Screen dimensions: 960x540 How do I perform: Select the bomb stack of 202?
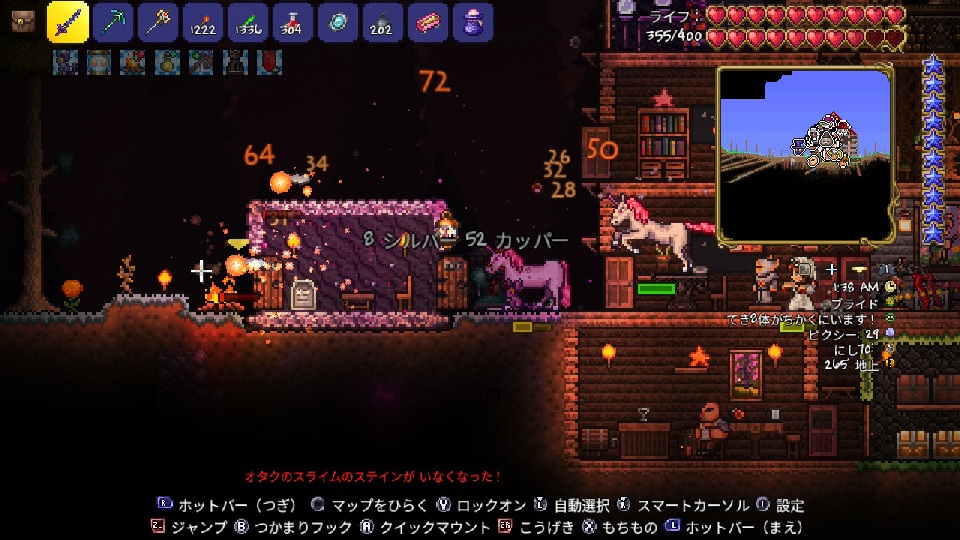pyautogui.click(x=383, y=21)
